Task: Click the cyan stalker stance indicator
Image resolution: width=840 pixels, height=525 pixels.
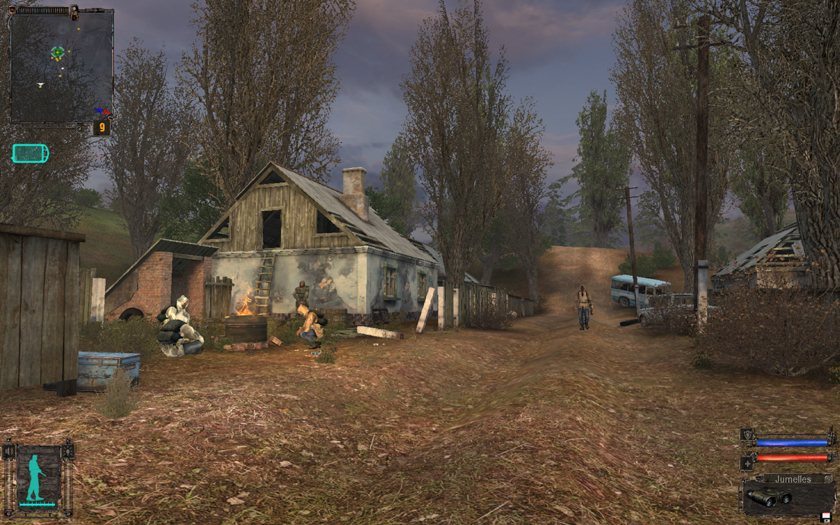Action: point(38,474)
